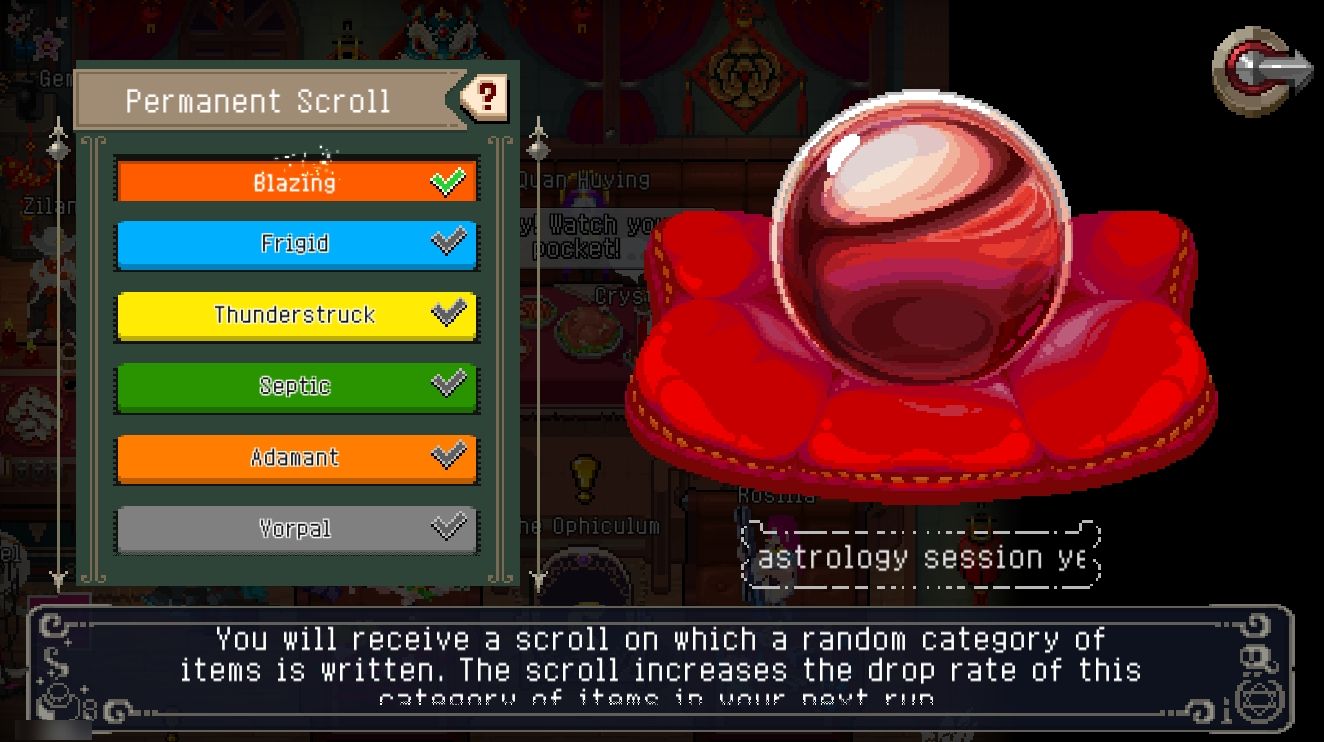Click the back arrow button
This screenshot has width=1324, height=742.
(x=1262, y=70)
